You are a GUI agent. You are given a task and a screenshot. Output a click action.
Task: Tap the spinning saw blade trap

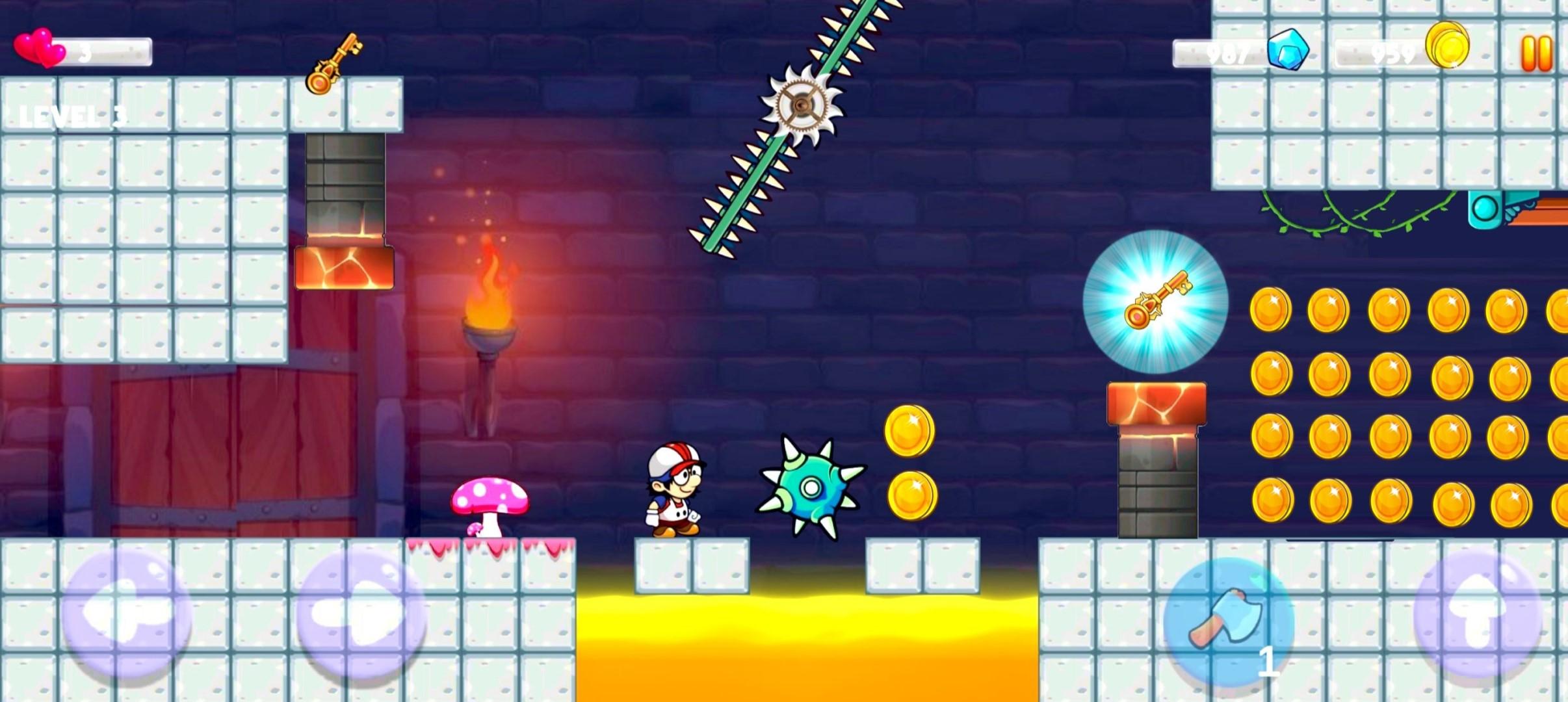802,104
